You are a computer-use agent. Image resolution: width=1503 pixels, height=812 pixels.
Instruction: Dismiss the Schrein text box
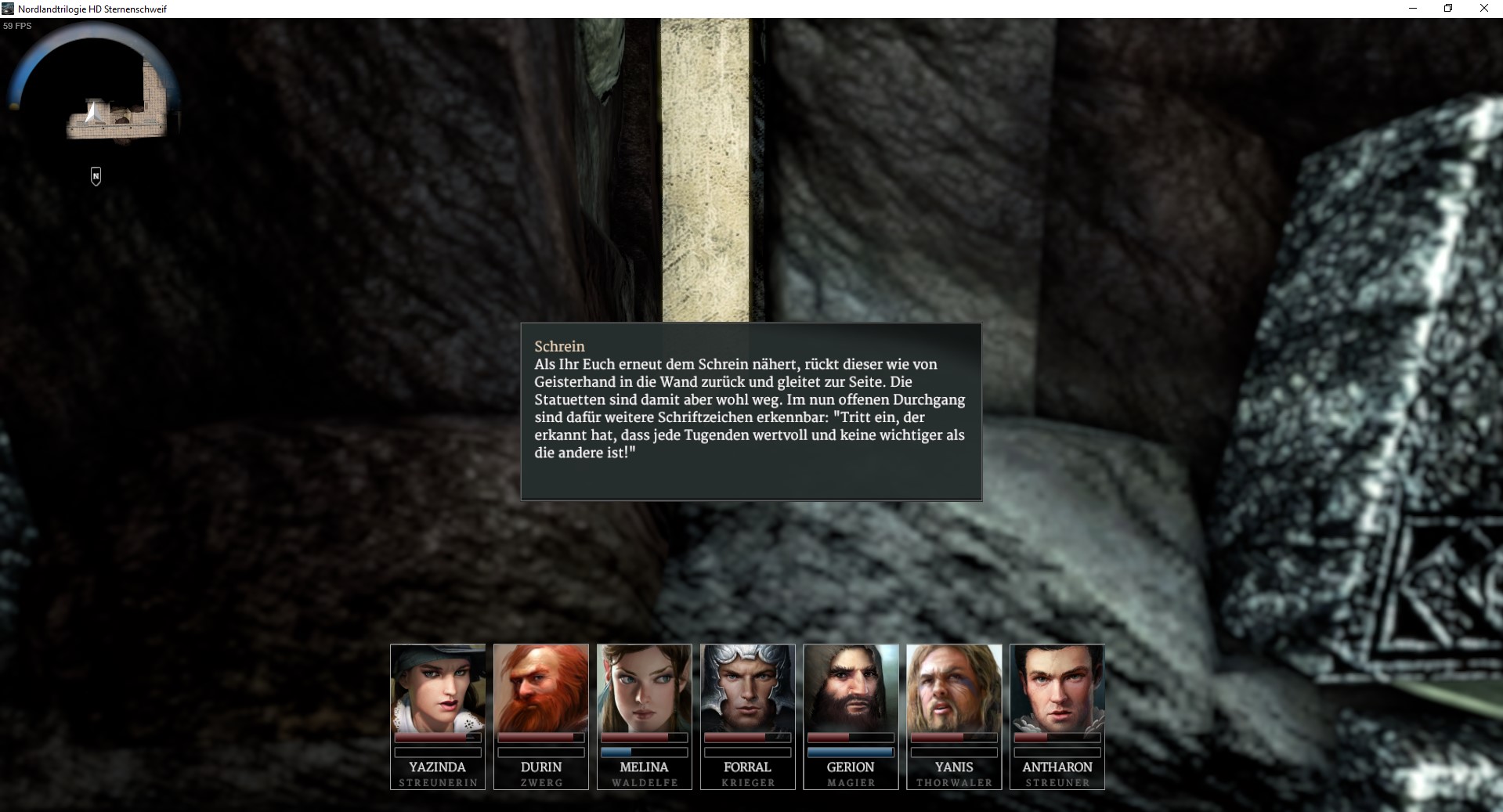[x=750, y=411]
